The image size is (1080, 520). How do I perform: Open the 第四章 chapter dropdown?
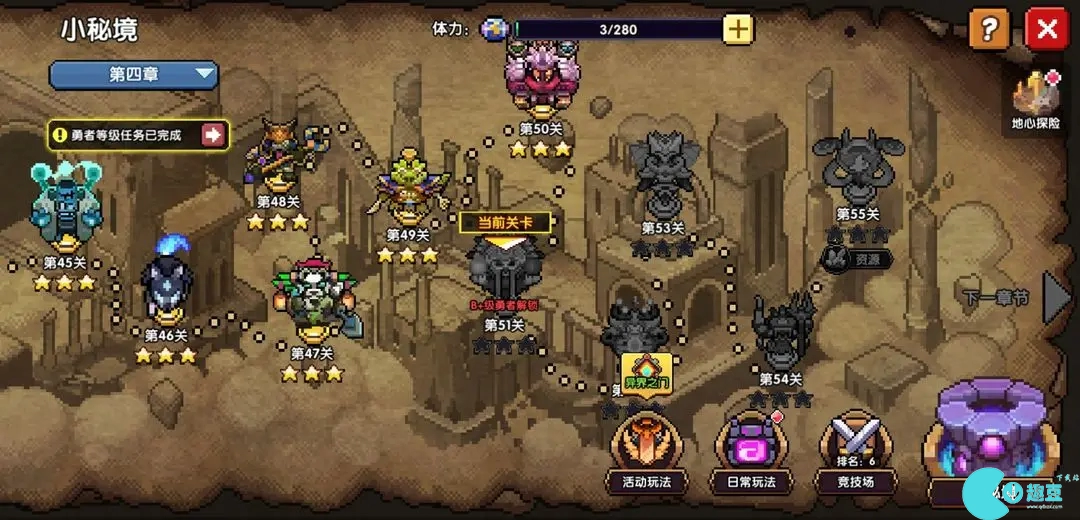pyautogui.click(x=134, y=74)
